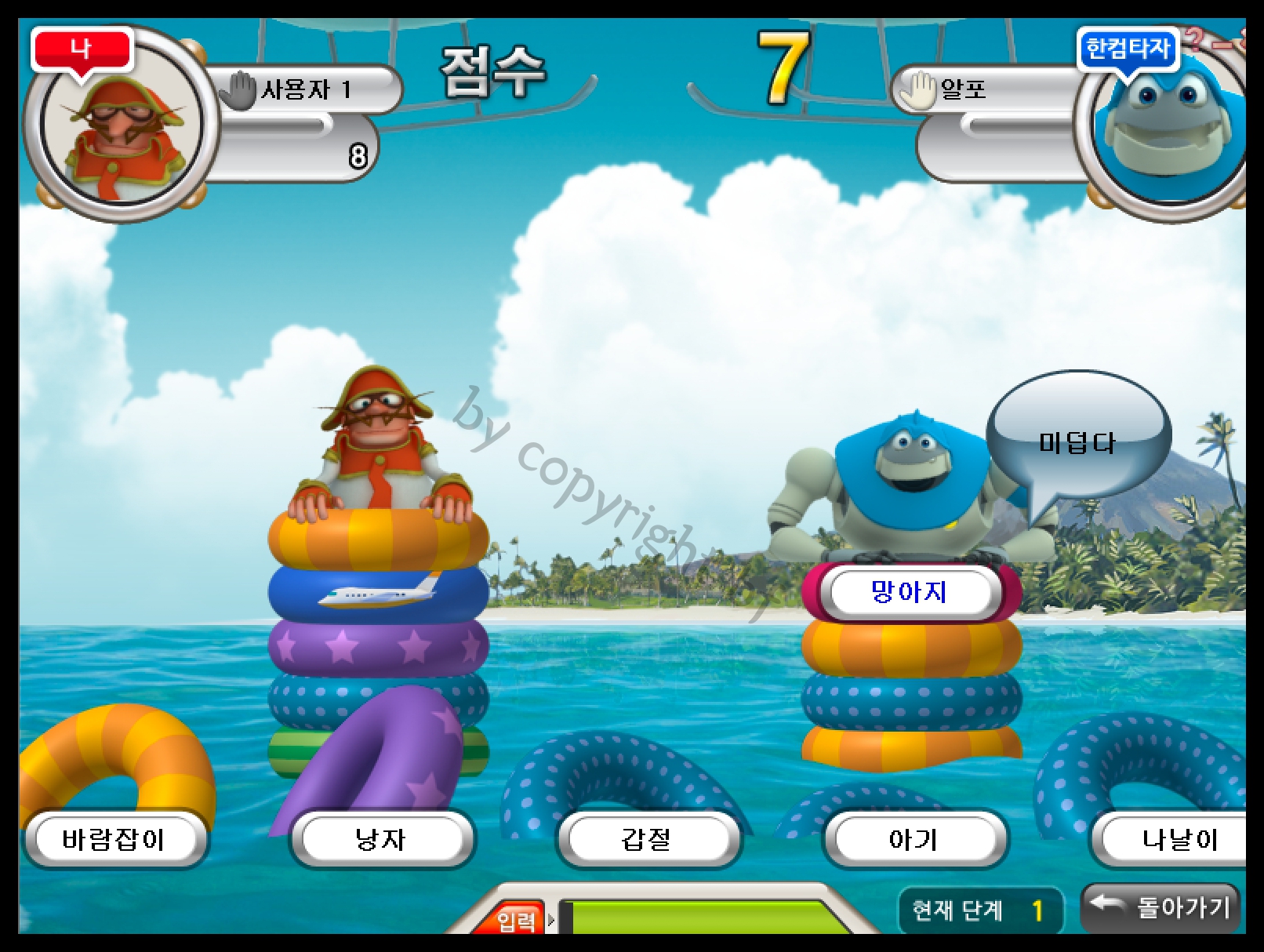
Task: Click the airplane icon on the blue tube
Action: tap(375, 597)
